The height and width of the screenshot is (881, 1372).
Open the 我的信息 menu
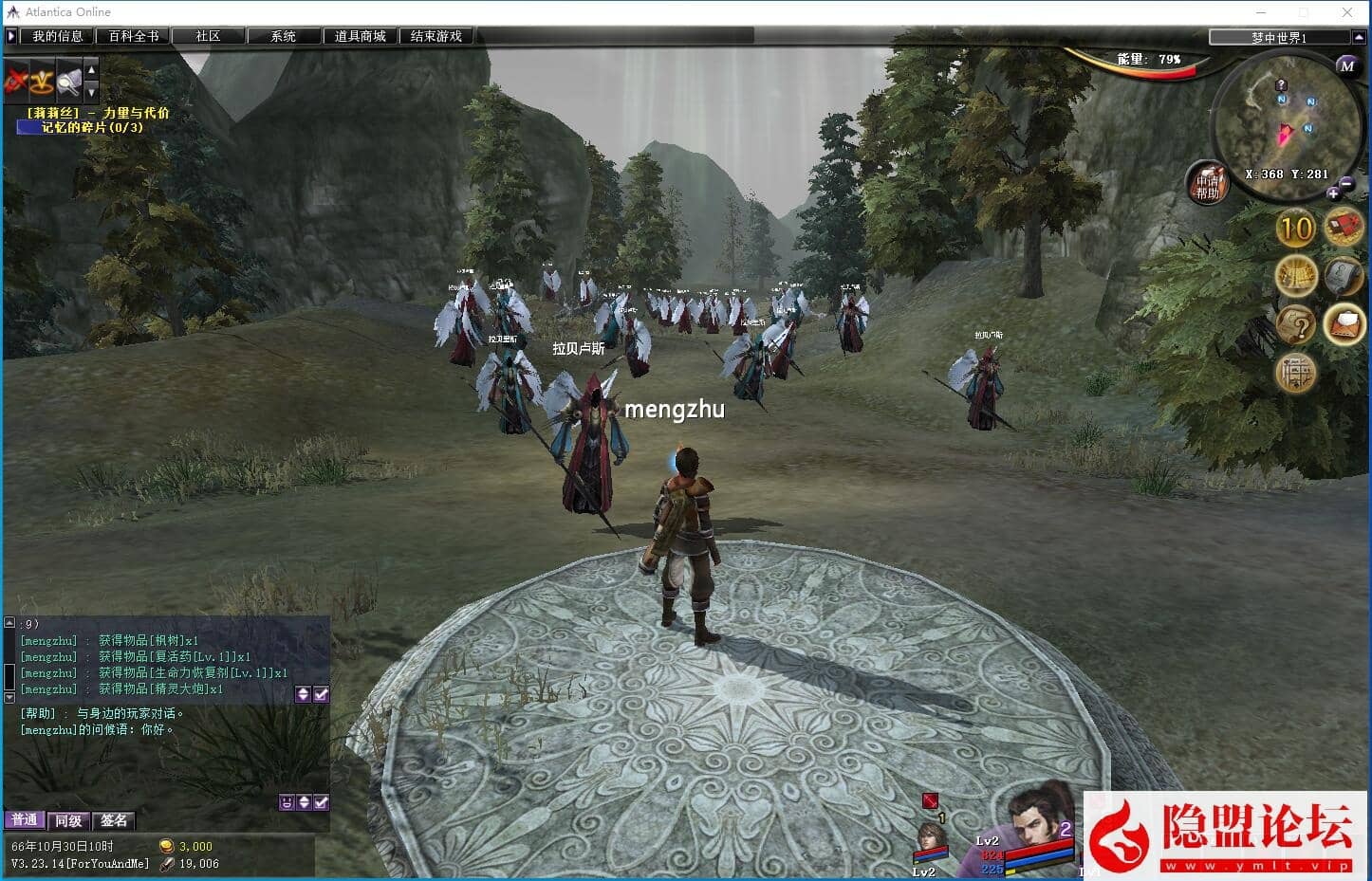point(57,36)
